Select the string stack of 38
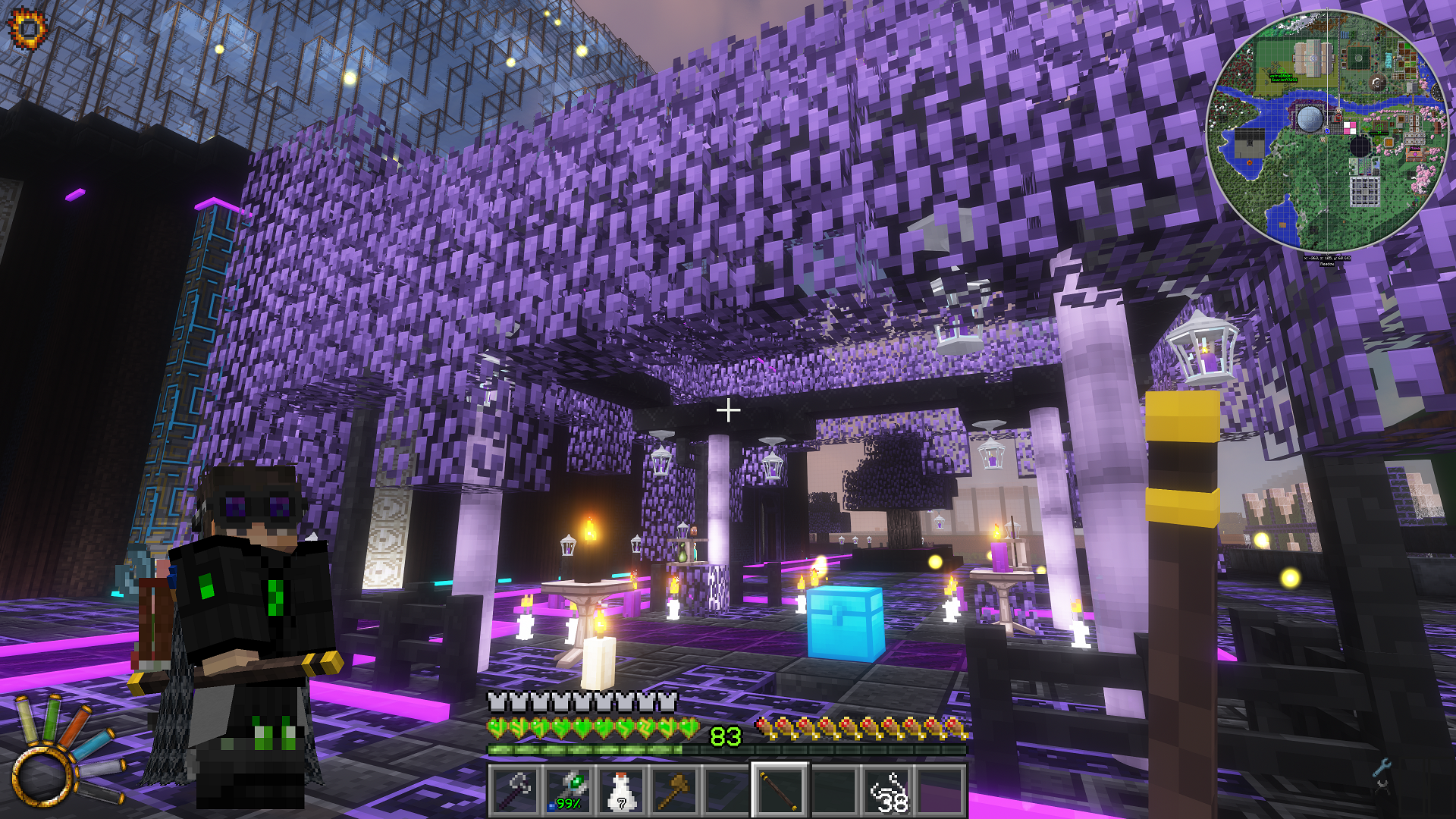Screen dimensions: 1456x819 tap(888, 790)
